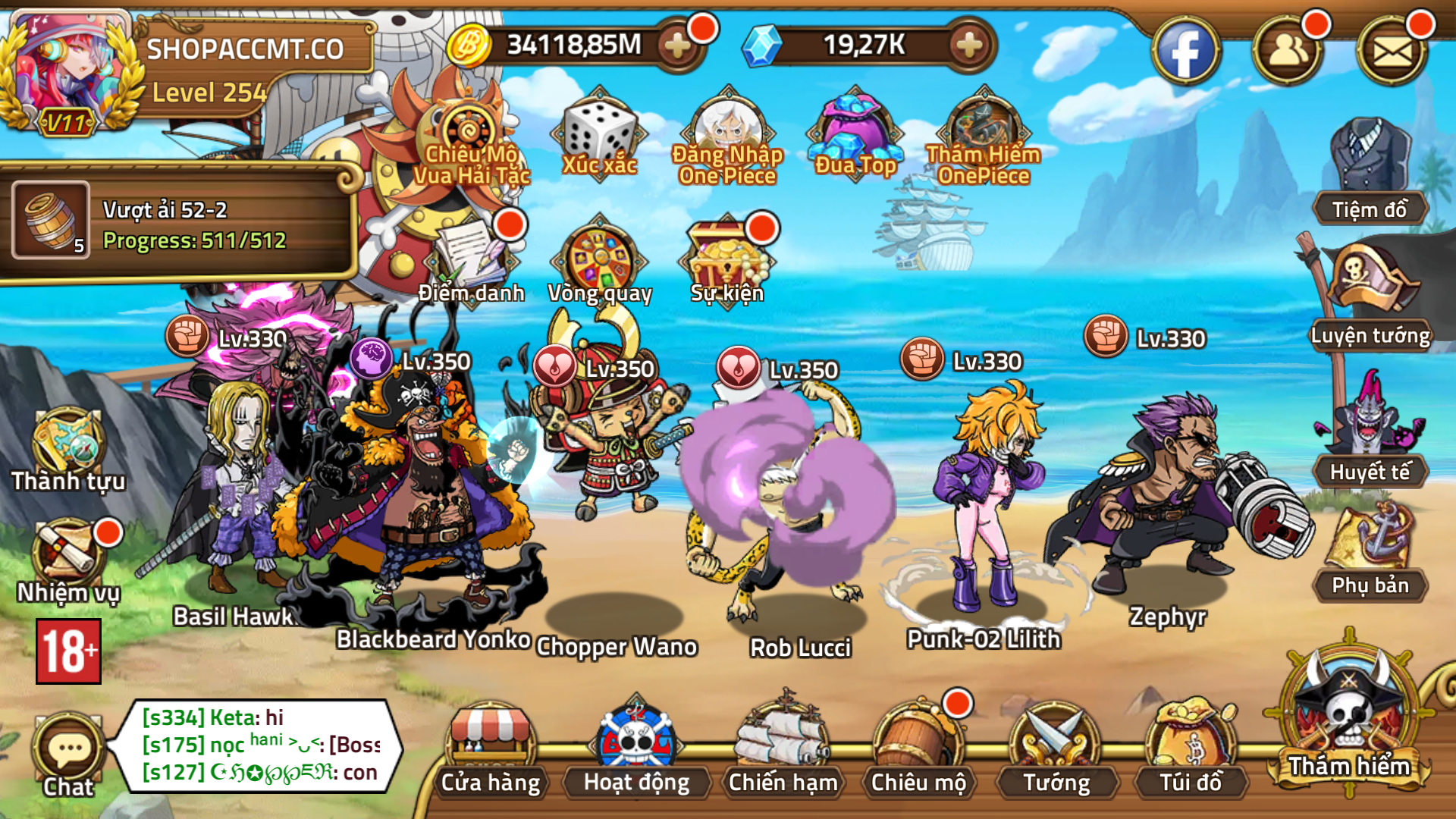1456x819 pixels.
Task: Roll the Xúc xắc dice event
Action: (x=599, y=136)
